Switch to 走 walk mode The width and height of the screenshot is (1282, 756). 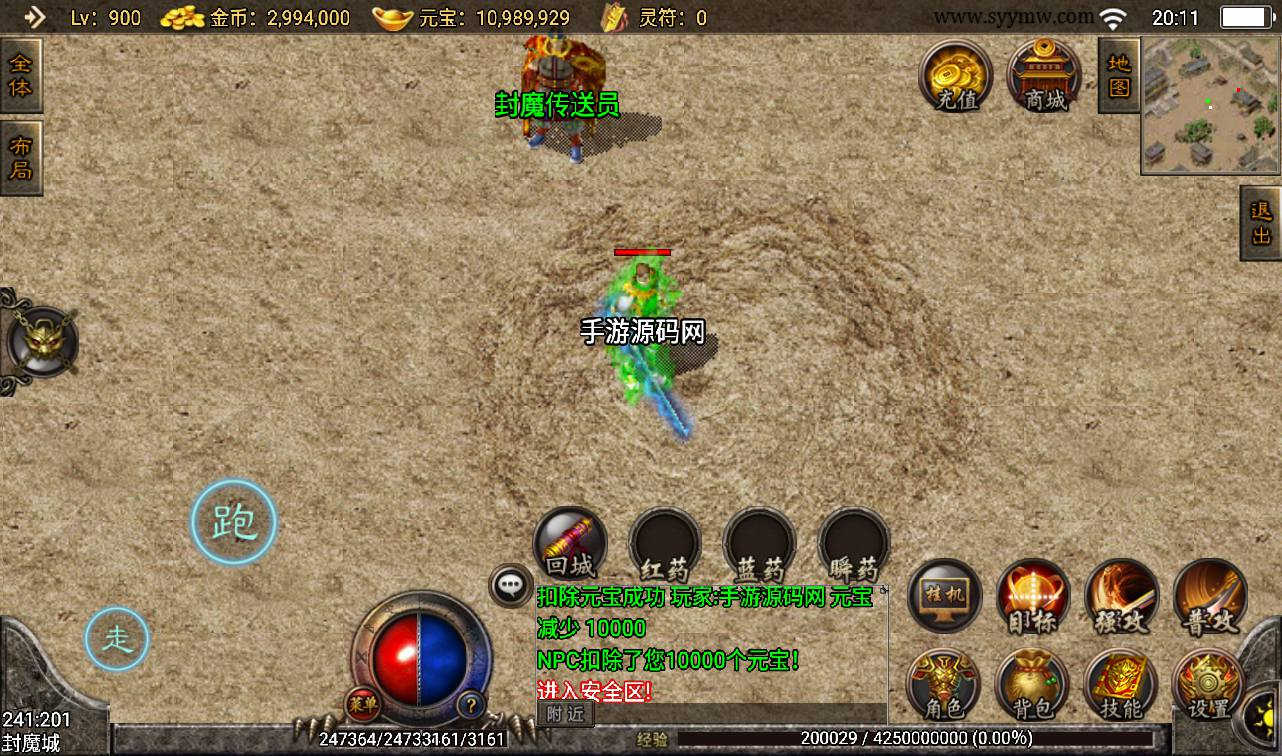[117, 639]
